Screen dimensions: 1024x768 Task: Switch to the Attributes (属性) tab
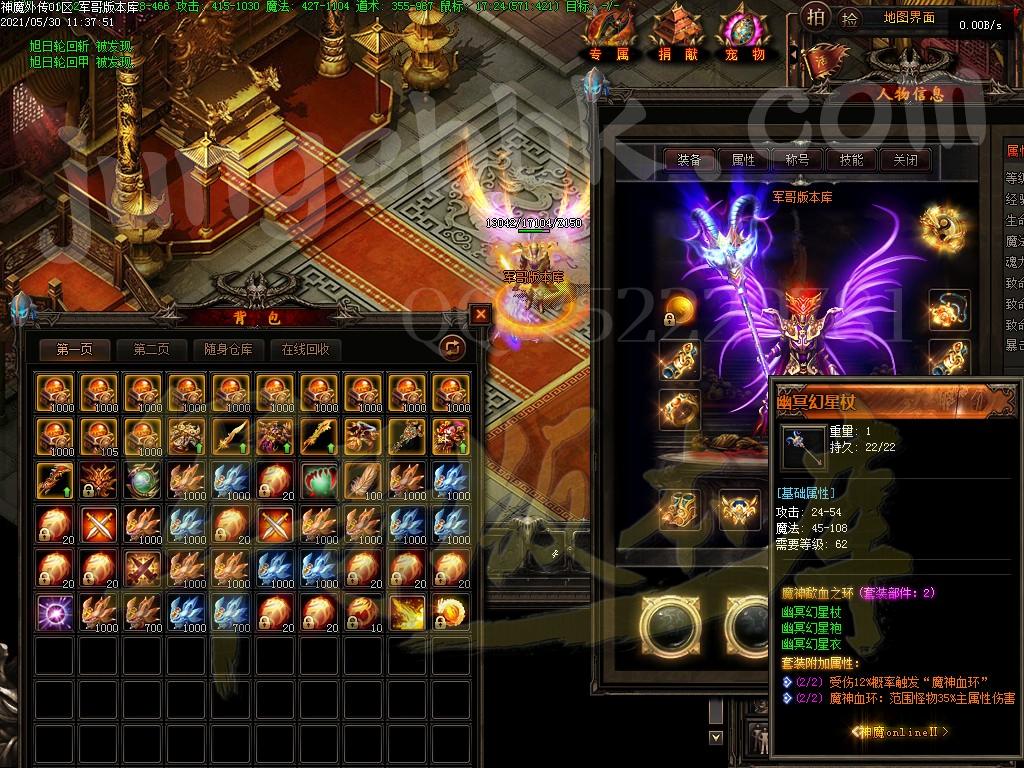pyautogui.click(x=743, y=159)
